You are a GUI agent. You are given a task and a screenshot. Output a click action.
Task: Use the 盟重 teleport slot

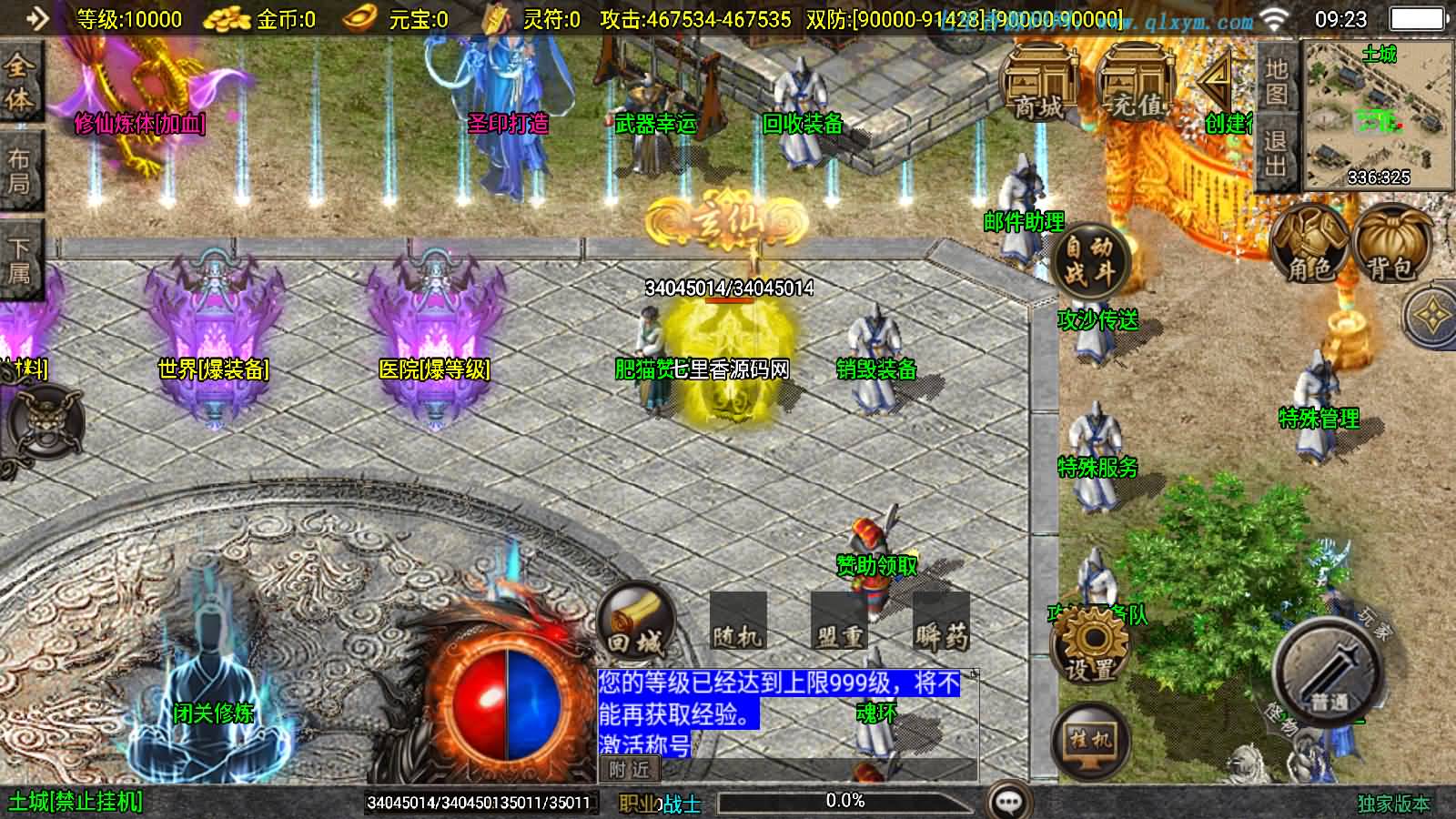[x=838, y=623]
